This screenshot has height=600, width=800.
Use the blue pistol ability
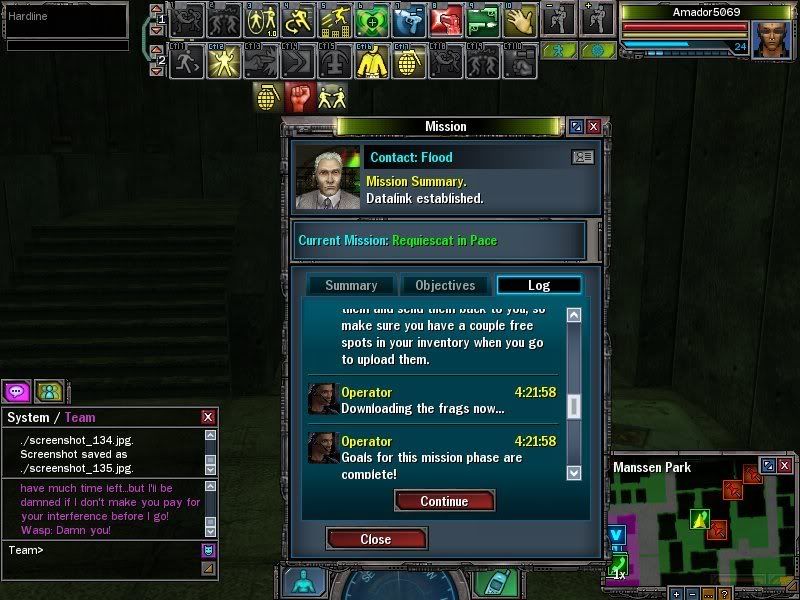(x=409, y=19)
